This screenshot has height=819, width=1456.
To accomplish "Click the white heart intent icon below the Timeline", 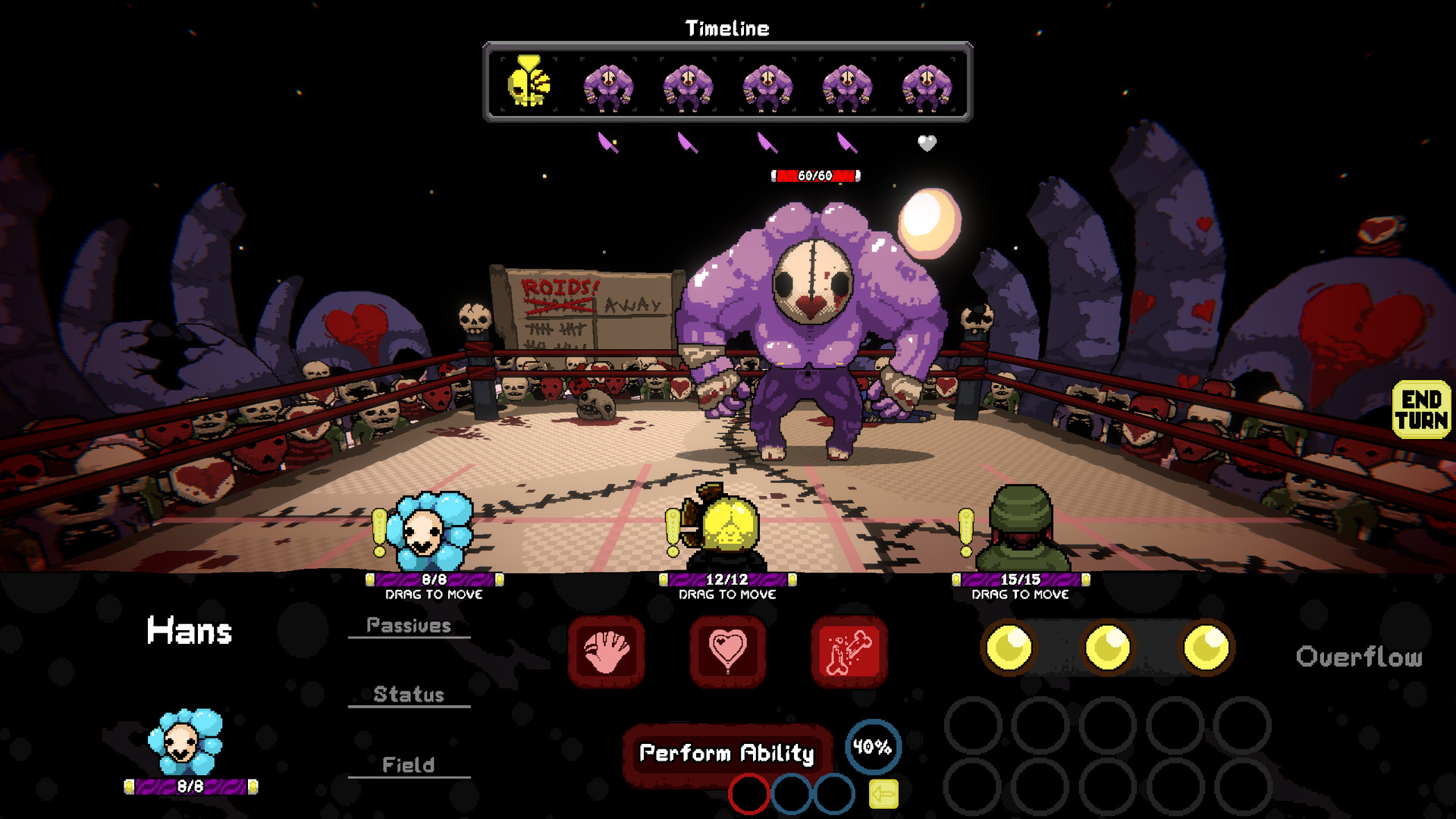I will 927,144.
